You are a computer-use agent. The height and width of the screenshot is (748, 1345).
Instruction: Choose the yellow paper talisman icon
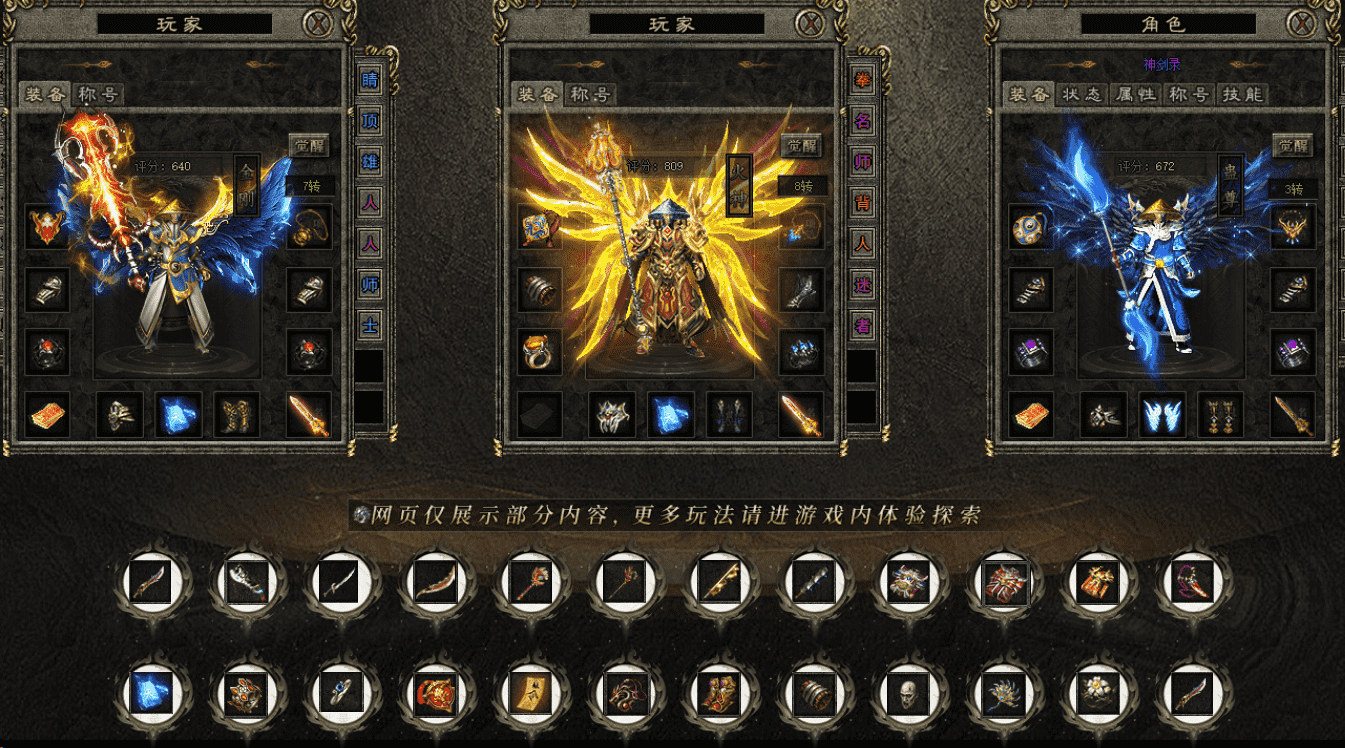pos(530,692)
